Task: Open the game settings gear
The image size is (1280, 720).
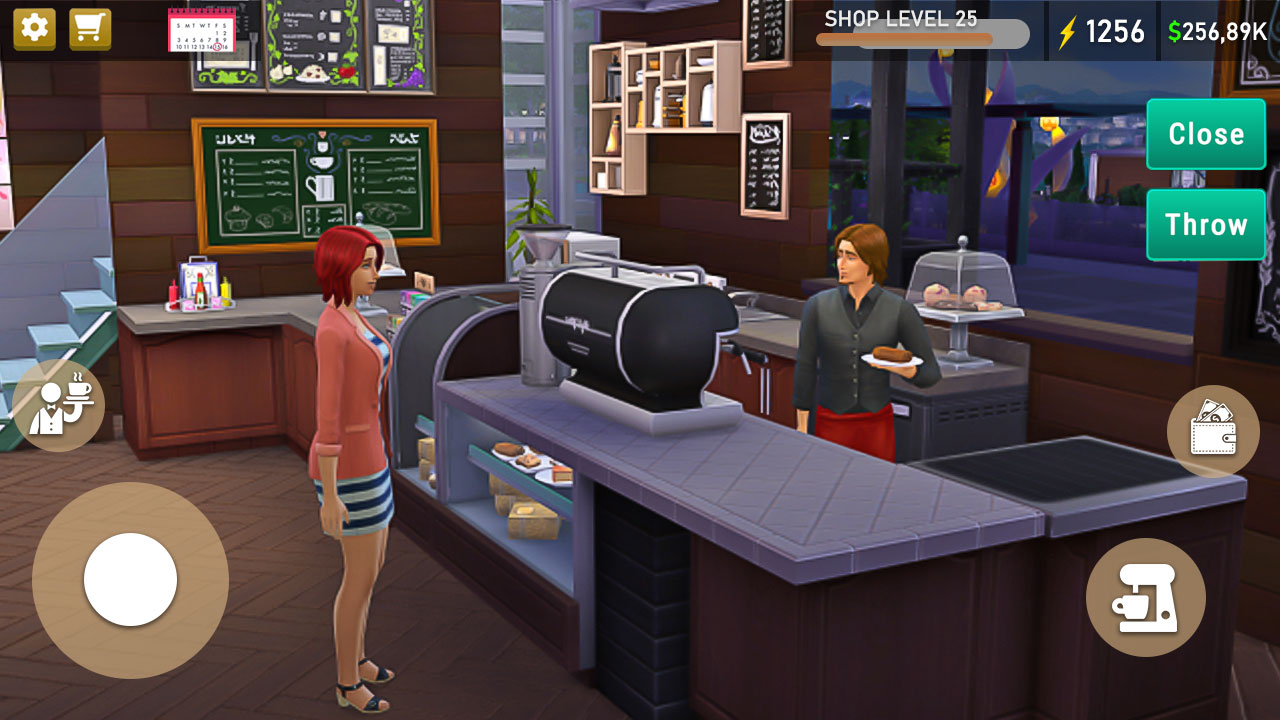Action: click(33, 29)
